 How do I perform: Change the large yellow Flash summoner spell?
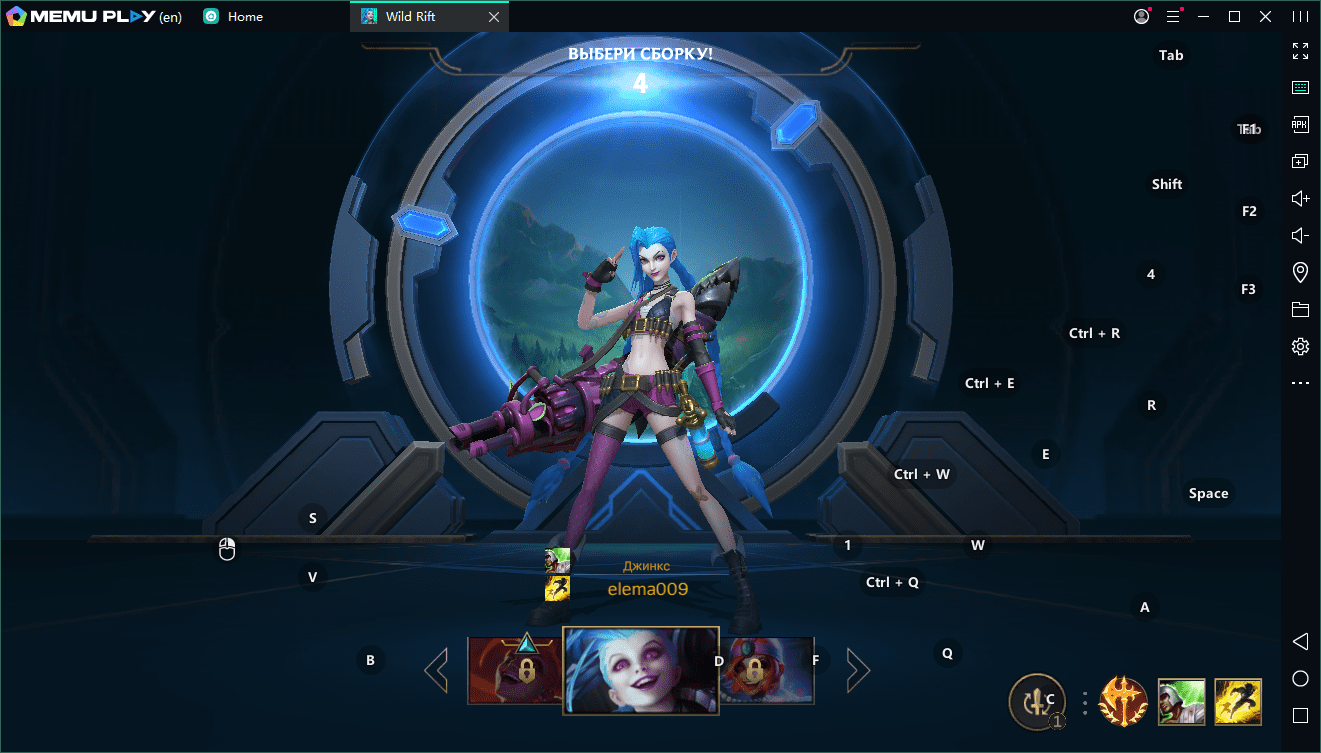tap(1238, 701)
